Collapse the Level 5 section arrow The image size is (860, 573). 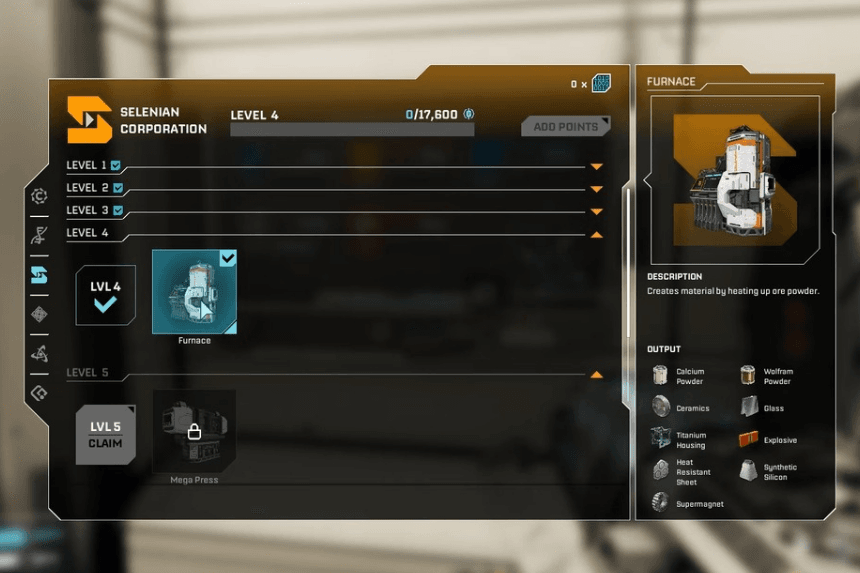[597, 374]
